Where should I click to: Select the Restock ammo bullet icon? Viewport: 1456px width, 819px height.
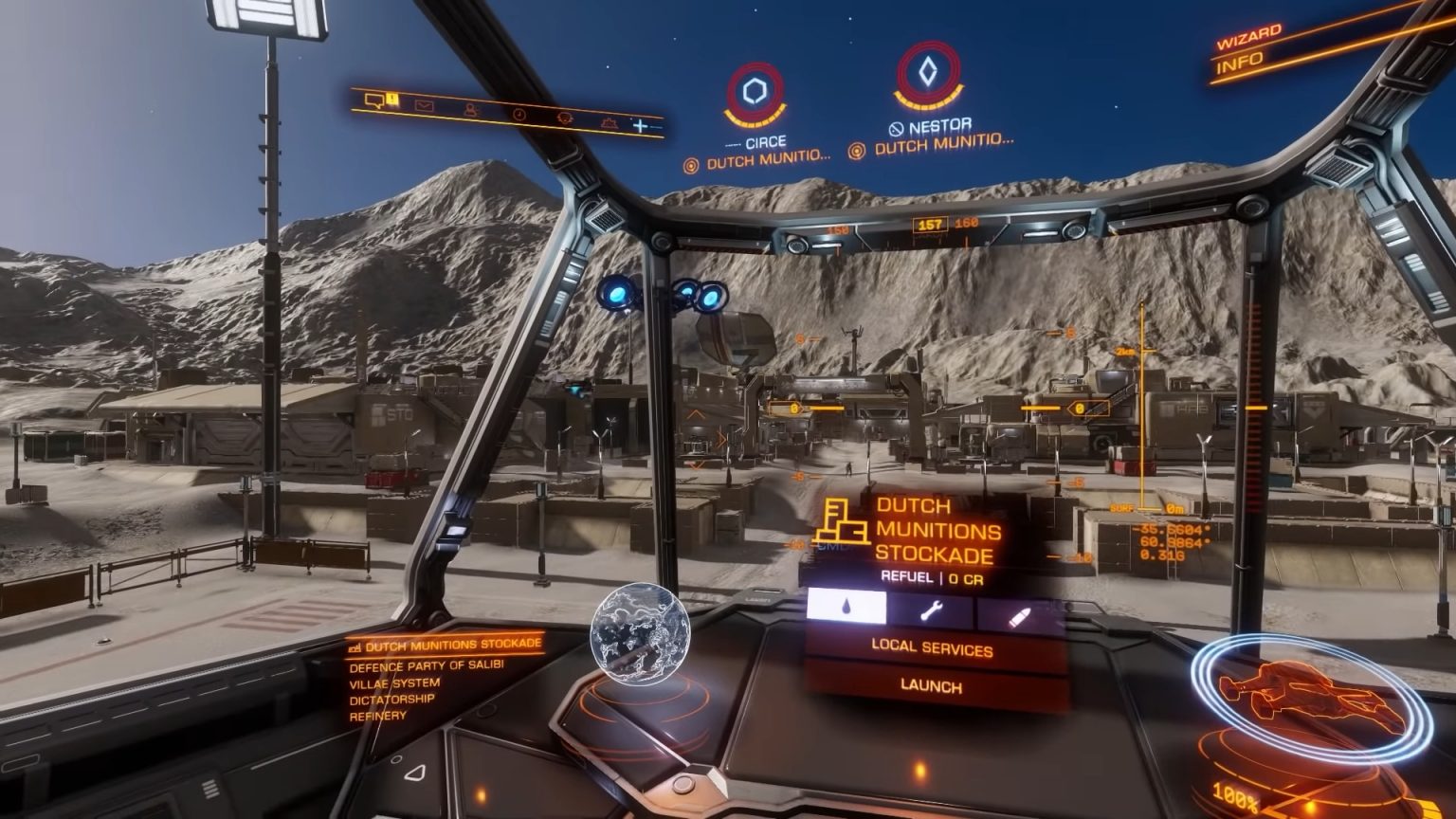[x=1016, y=613]
